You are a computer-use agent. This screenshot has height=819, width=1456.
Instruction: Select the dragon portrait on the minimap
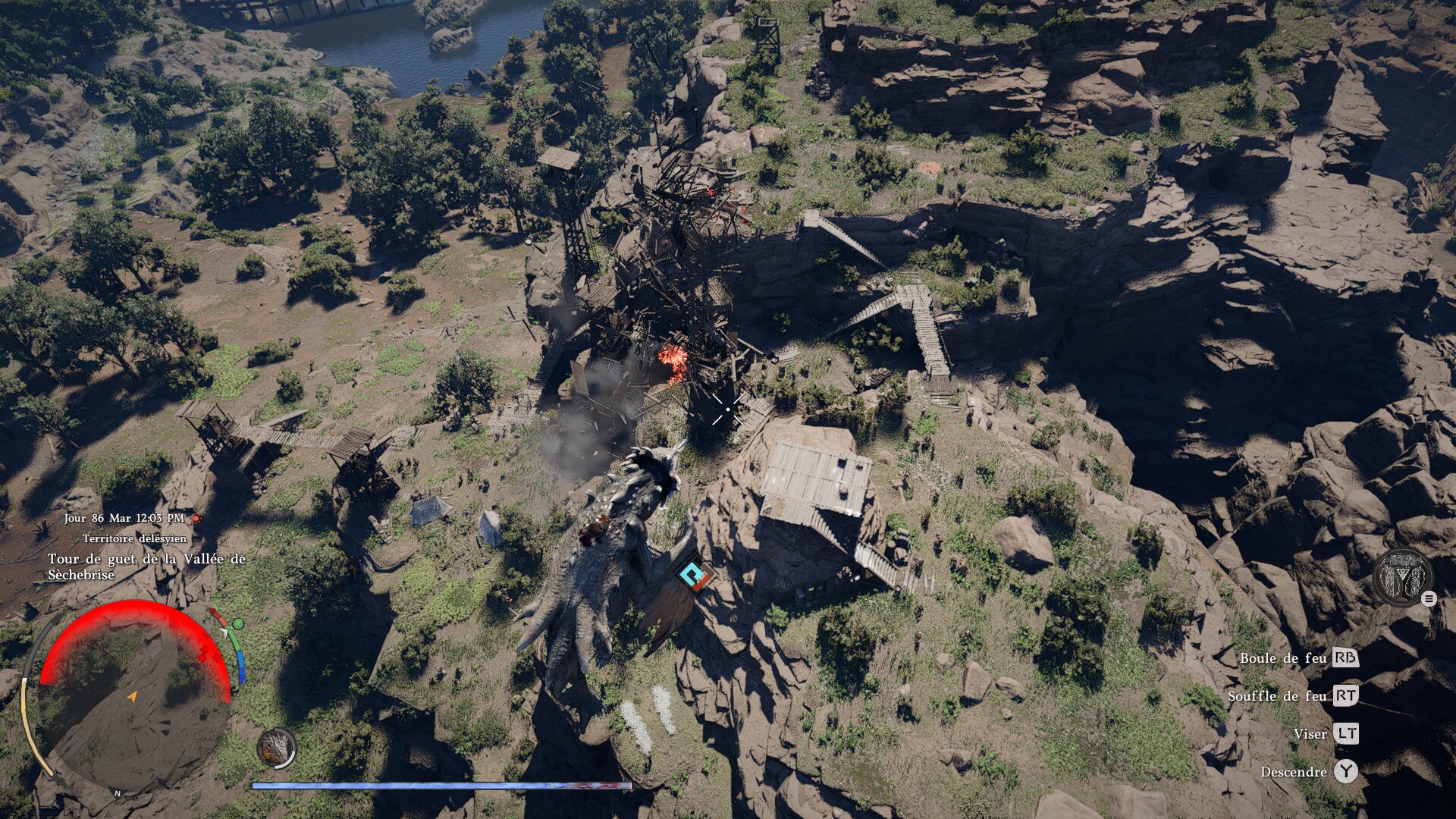[x=276, y=748]
